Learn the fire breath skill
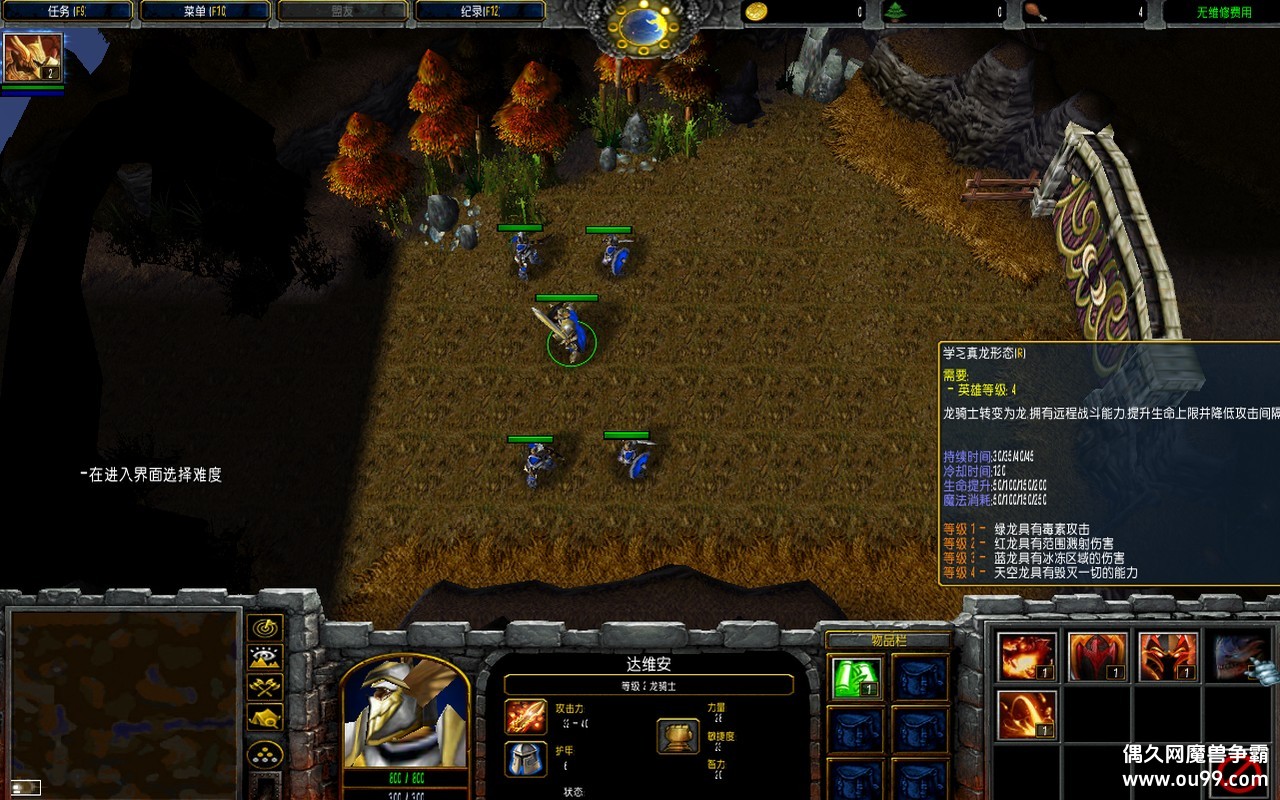 [1027, 657]
